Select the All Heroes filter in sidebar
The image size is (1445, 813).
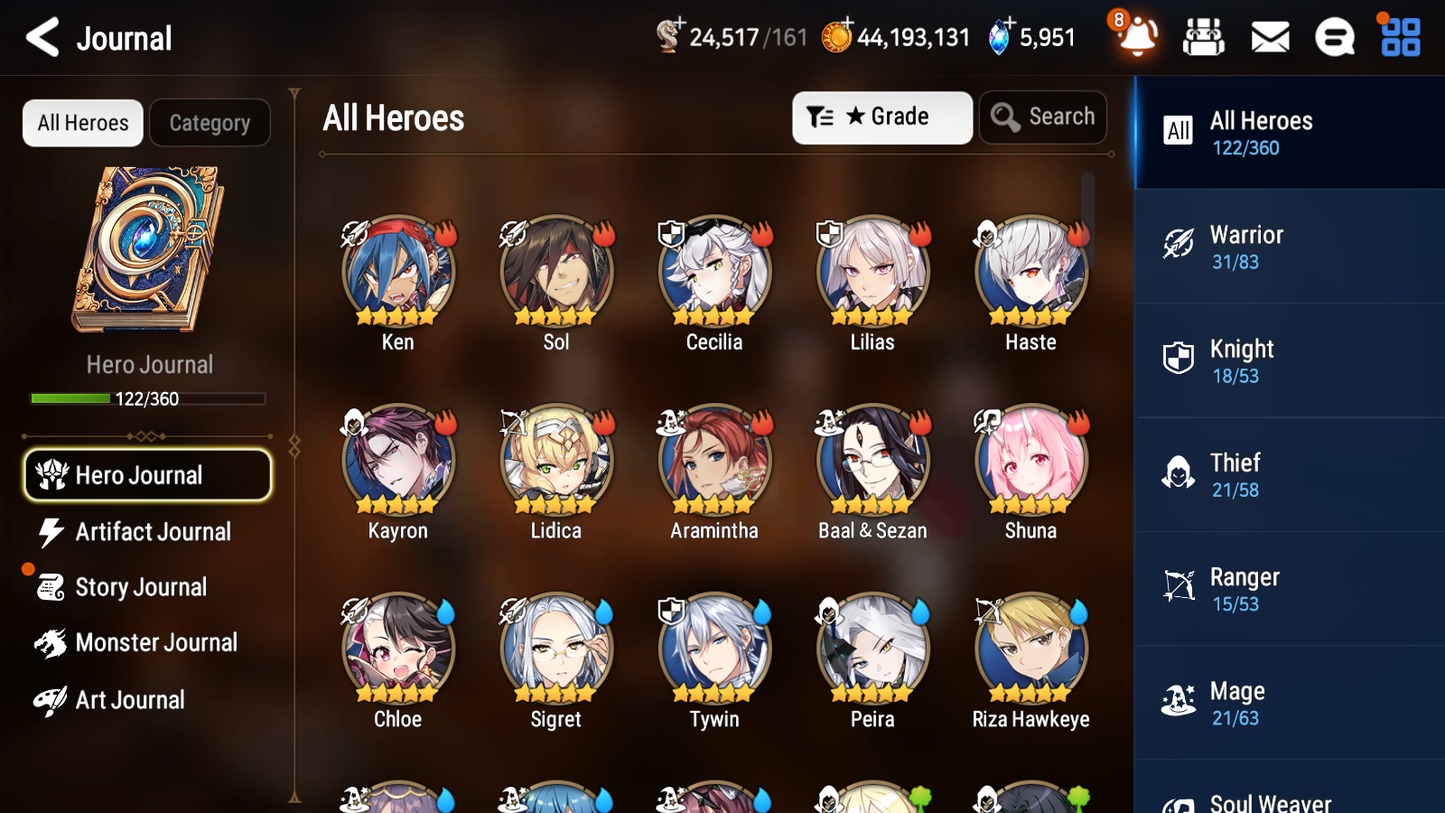[1260, 131]
